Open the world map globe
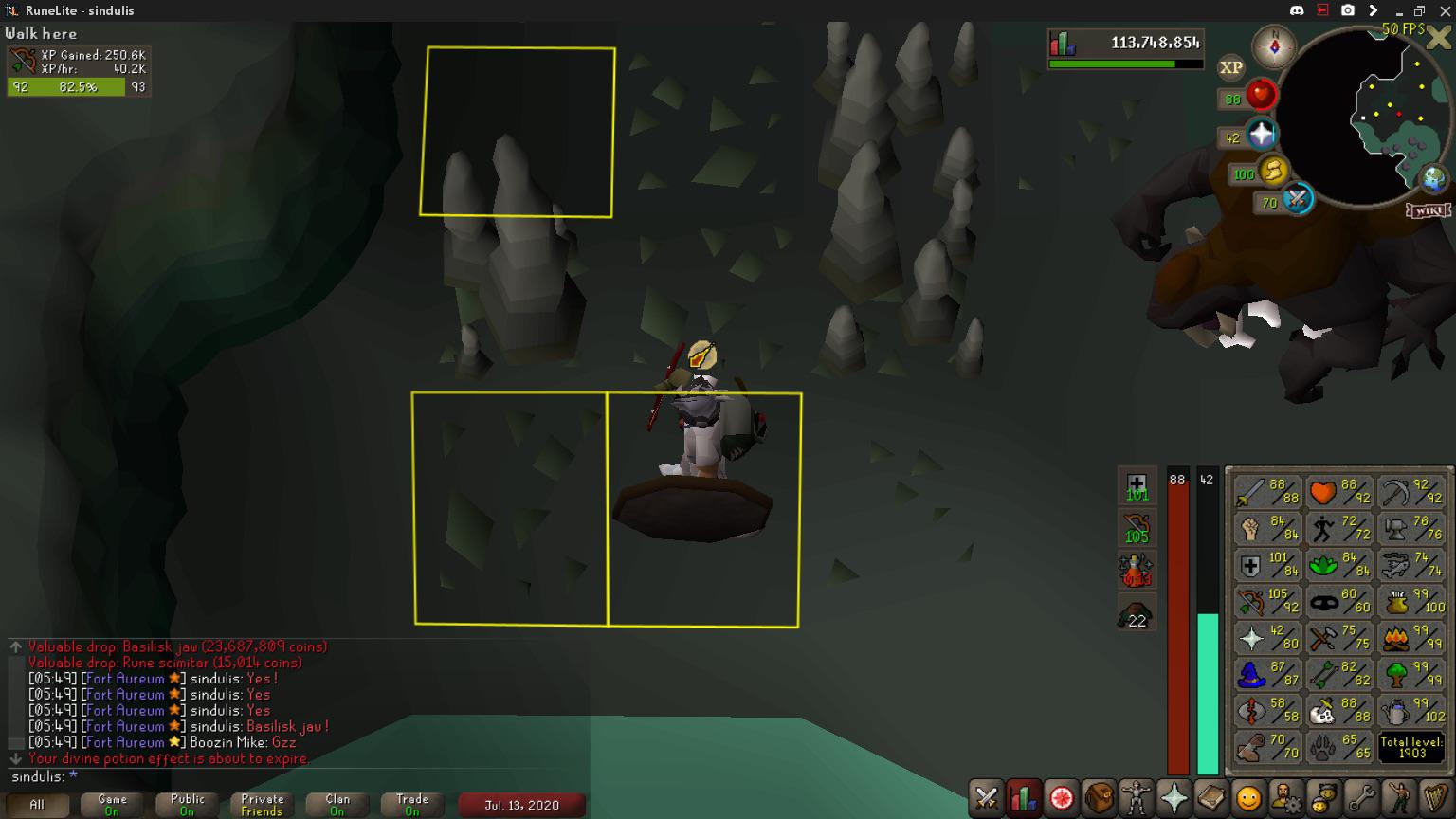The width and height of the screenshot is (1456, 819). click(x=1433, y=178)
